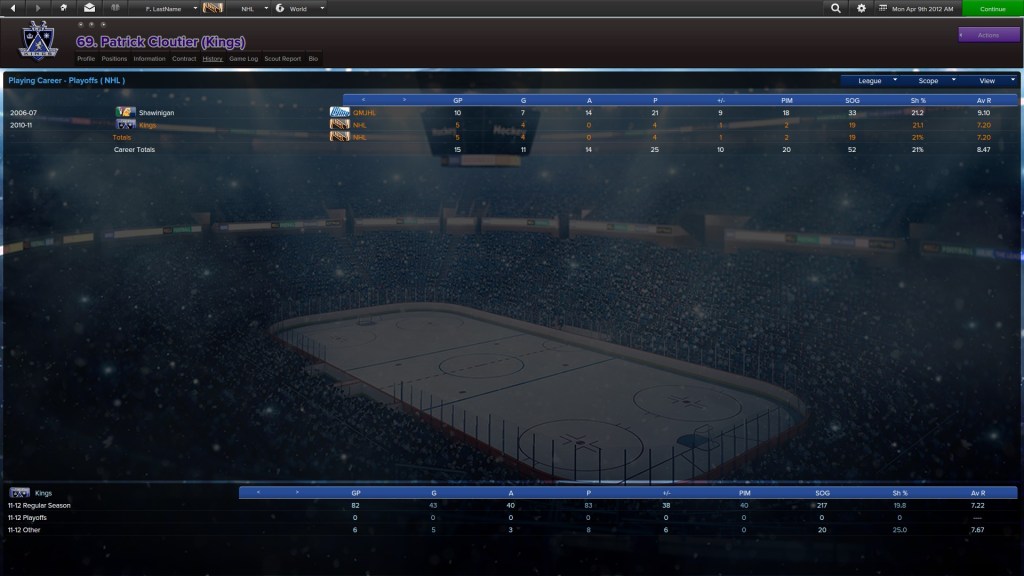Sort the career table by GP column
This screenshot has height=576, width=1024.
458,100
